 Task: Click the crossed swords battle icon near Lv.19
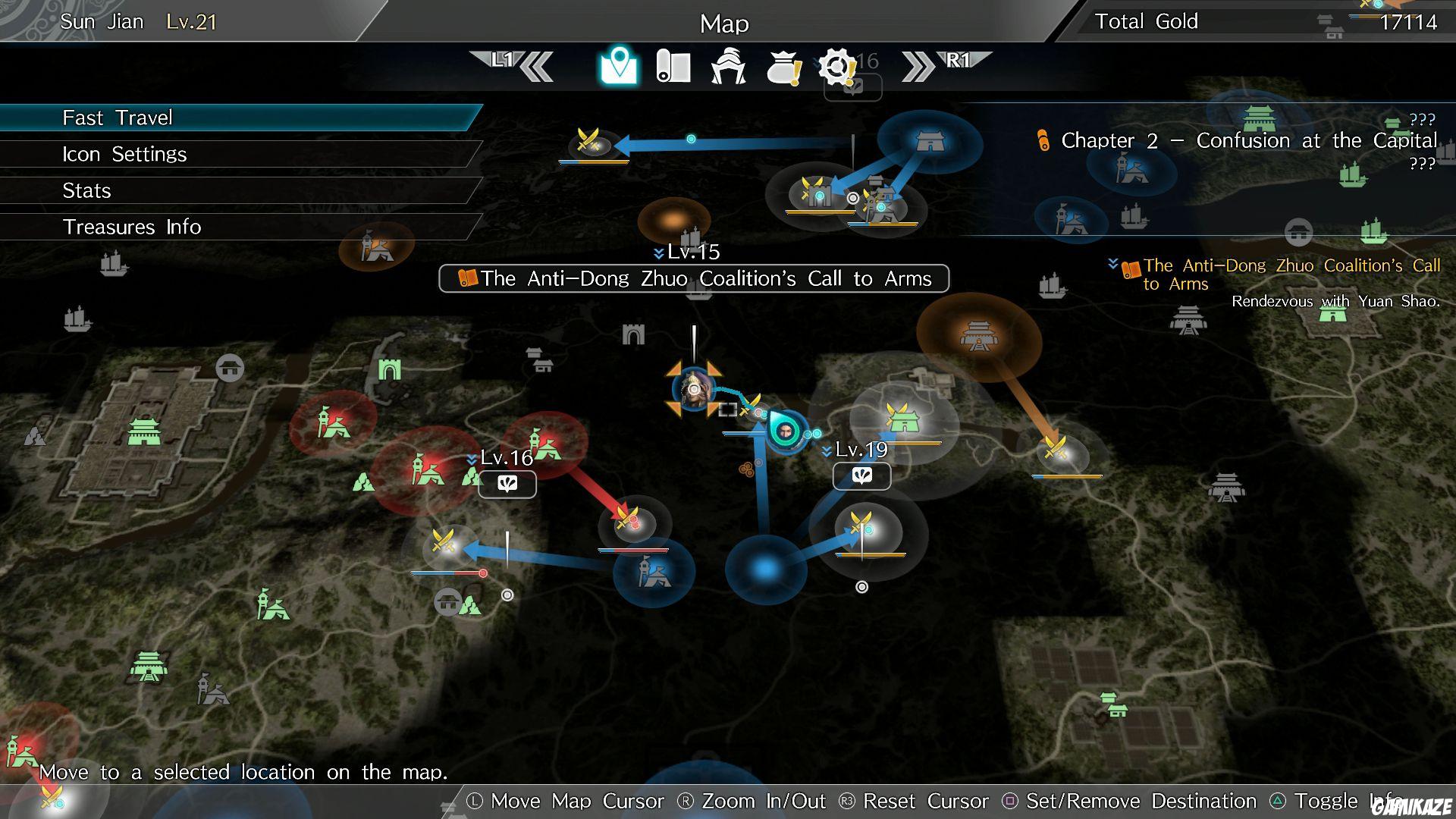[x=861, y=523]
